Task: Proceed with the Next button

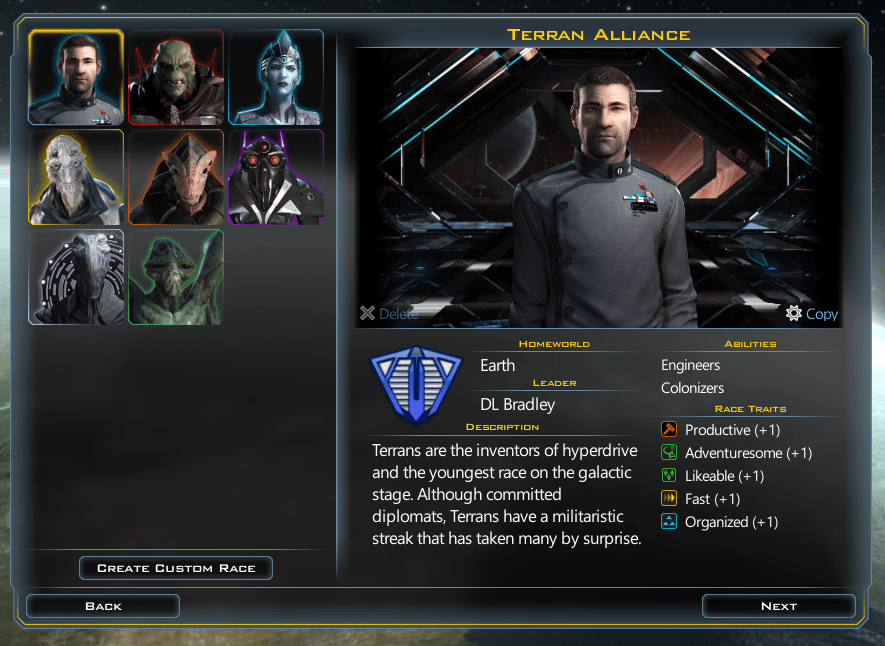Action: (x=778, y=606)
